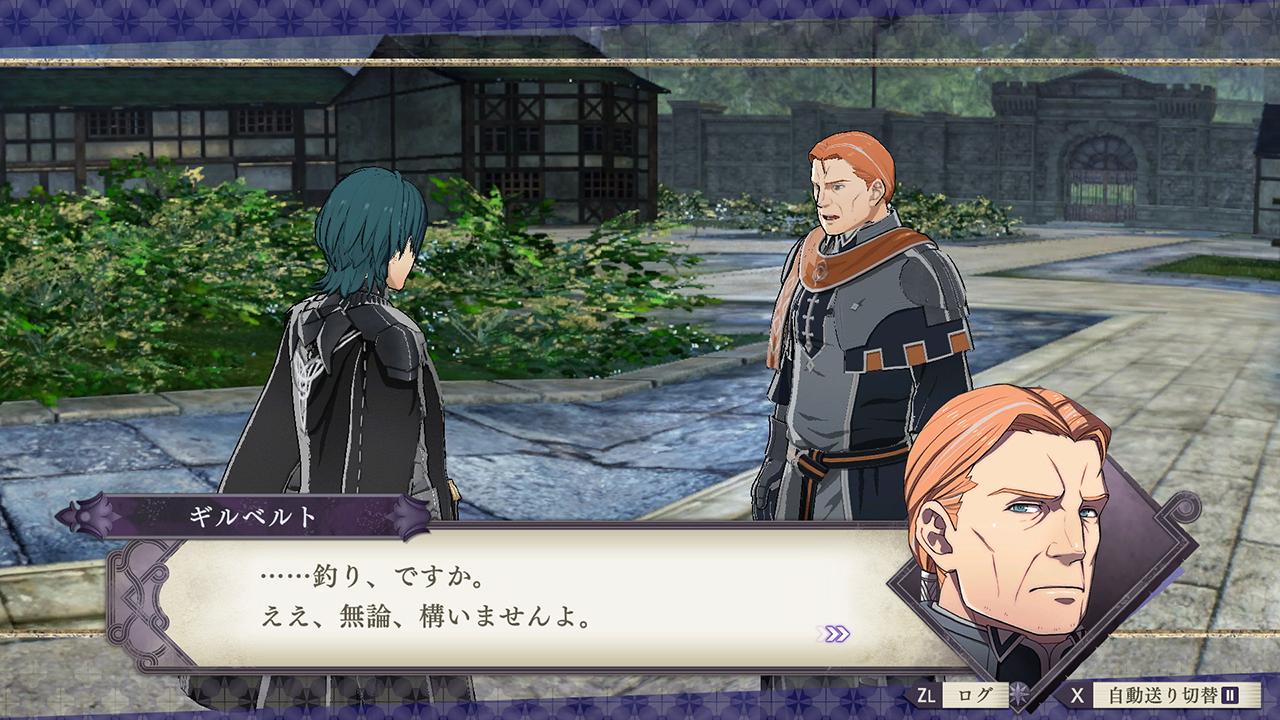
Task: Click the purple snowflake ornament next to ログ
Action: (x=1019, y=693)
